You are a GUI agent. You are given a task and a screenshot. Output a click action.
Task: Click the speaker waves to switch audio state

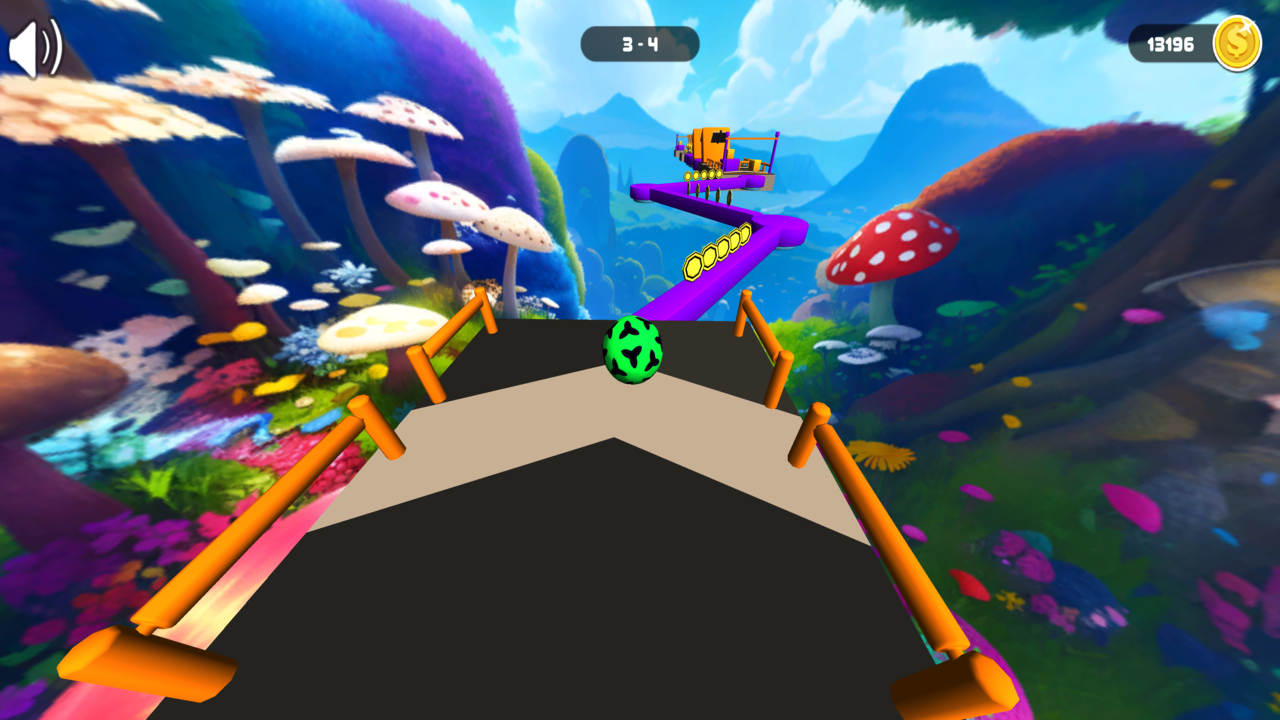point(48,46)
